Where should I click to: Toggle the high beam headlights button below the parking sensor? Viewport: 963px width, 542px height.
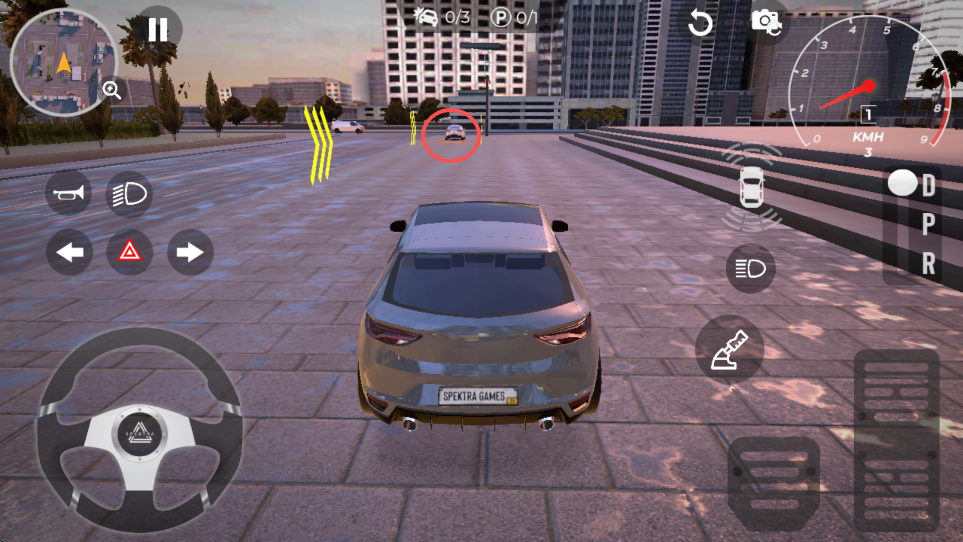pyautogui.click(x=750, y=268)
